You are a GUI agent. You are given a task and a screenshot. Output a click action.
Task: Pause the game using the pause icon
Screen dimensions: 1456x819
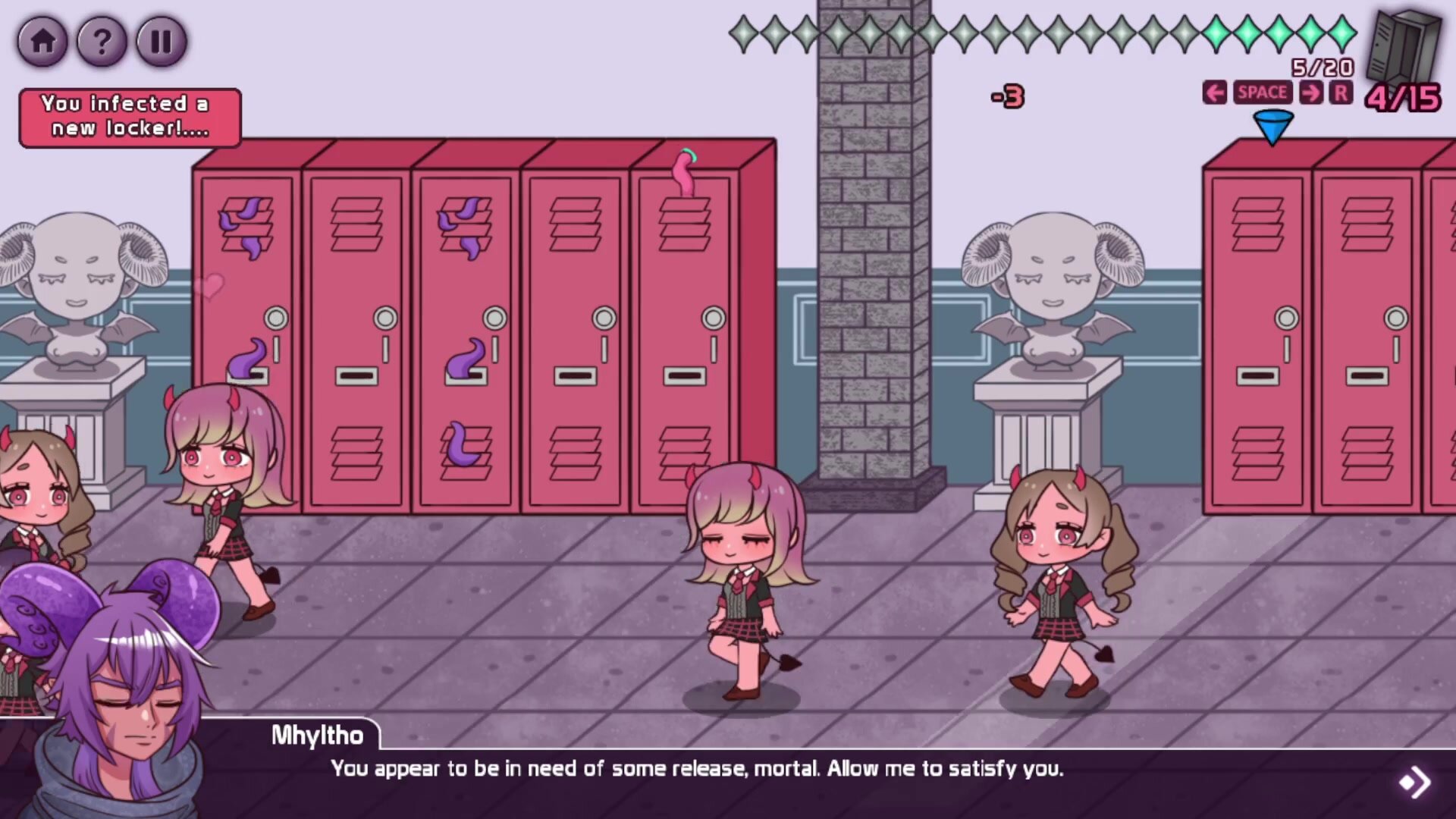(162, 42)
